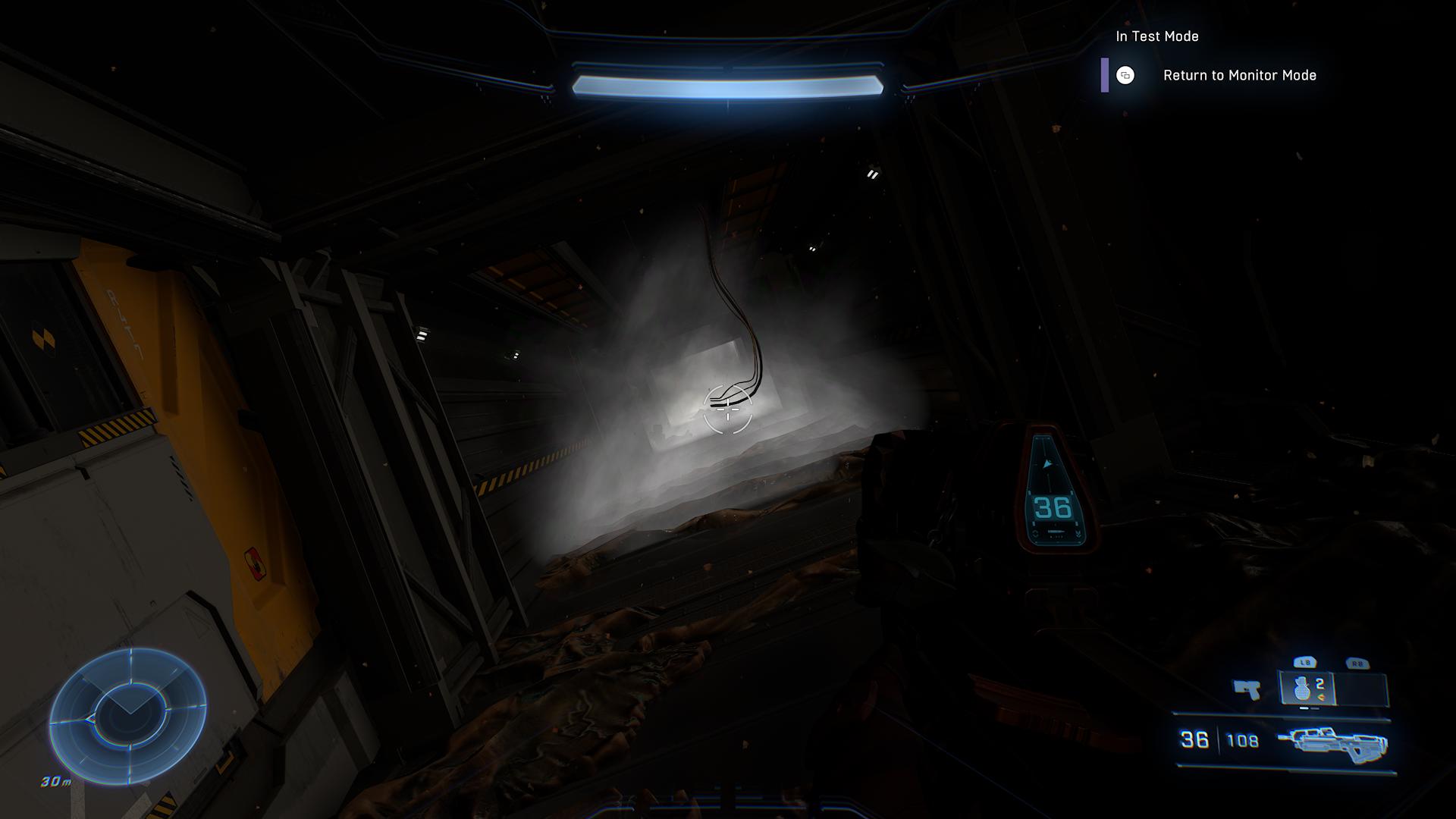Select the assault rifle weapon icon
The width and height of the screenshot is (1456, 819).
click(1332, 742)
